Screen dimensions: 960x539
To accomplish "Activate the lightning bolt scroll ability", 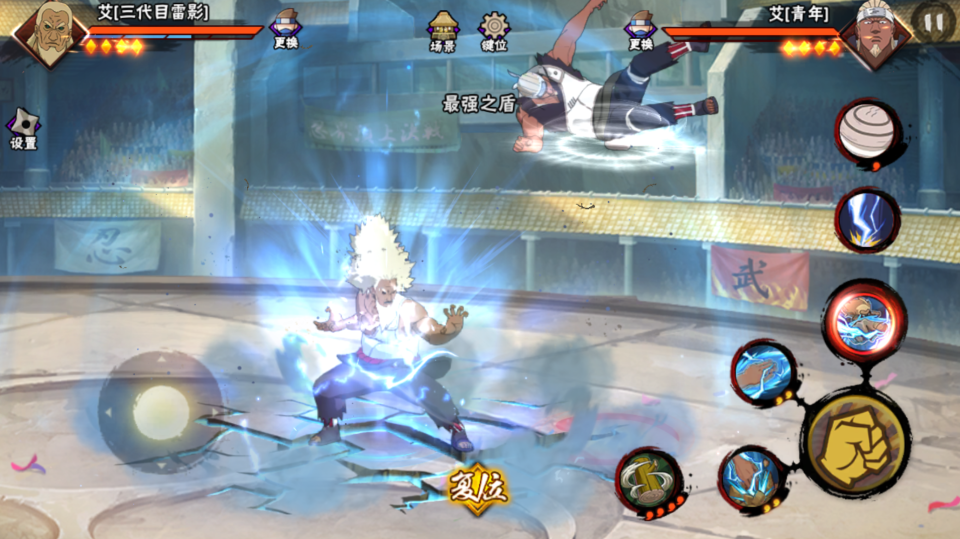I will point(866,218).
